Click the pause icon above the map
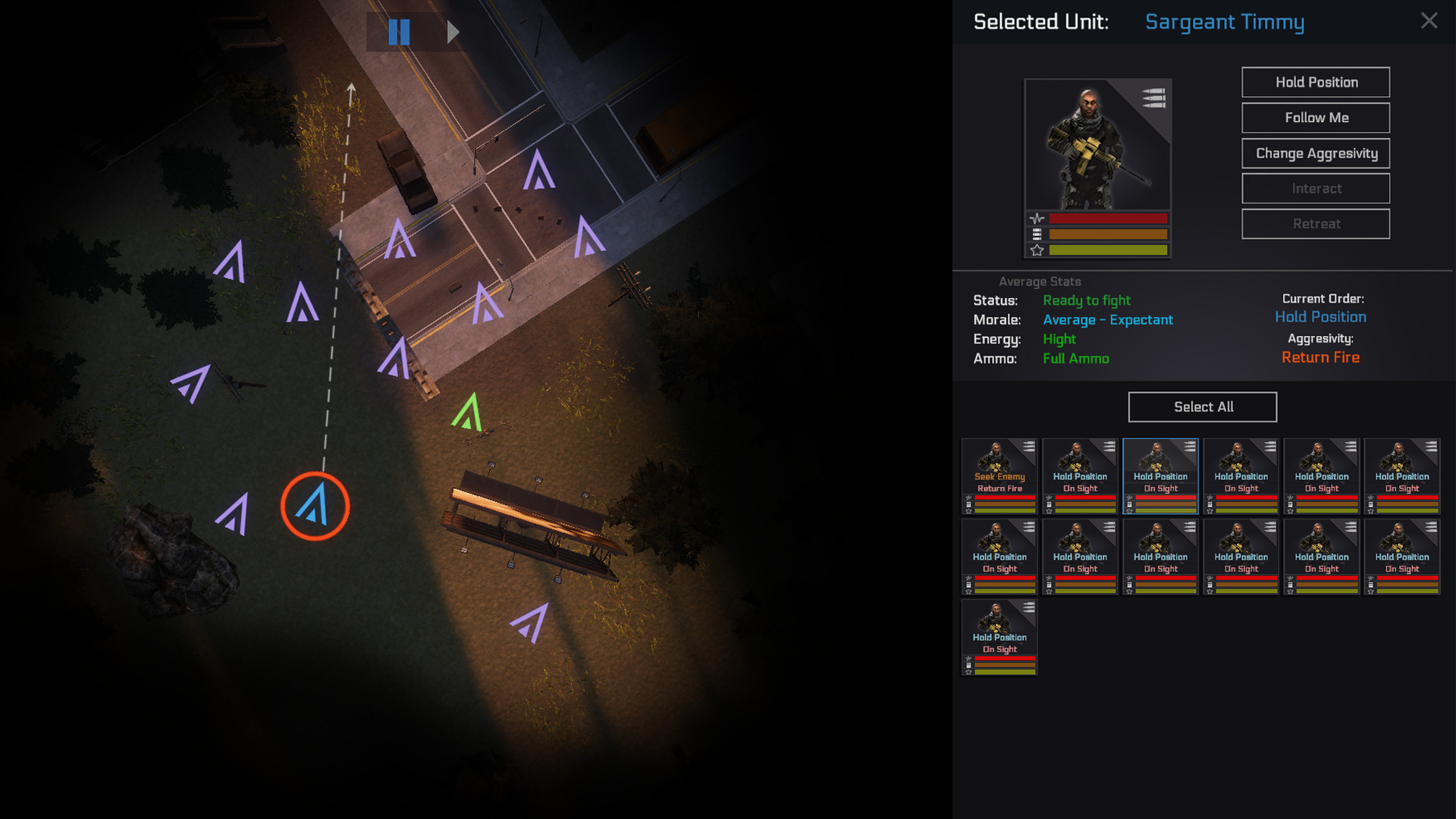Screen dimensions: 1456x819 point(400,32)
